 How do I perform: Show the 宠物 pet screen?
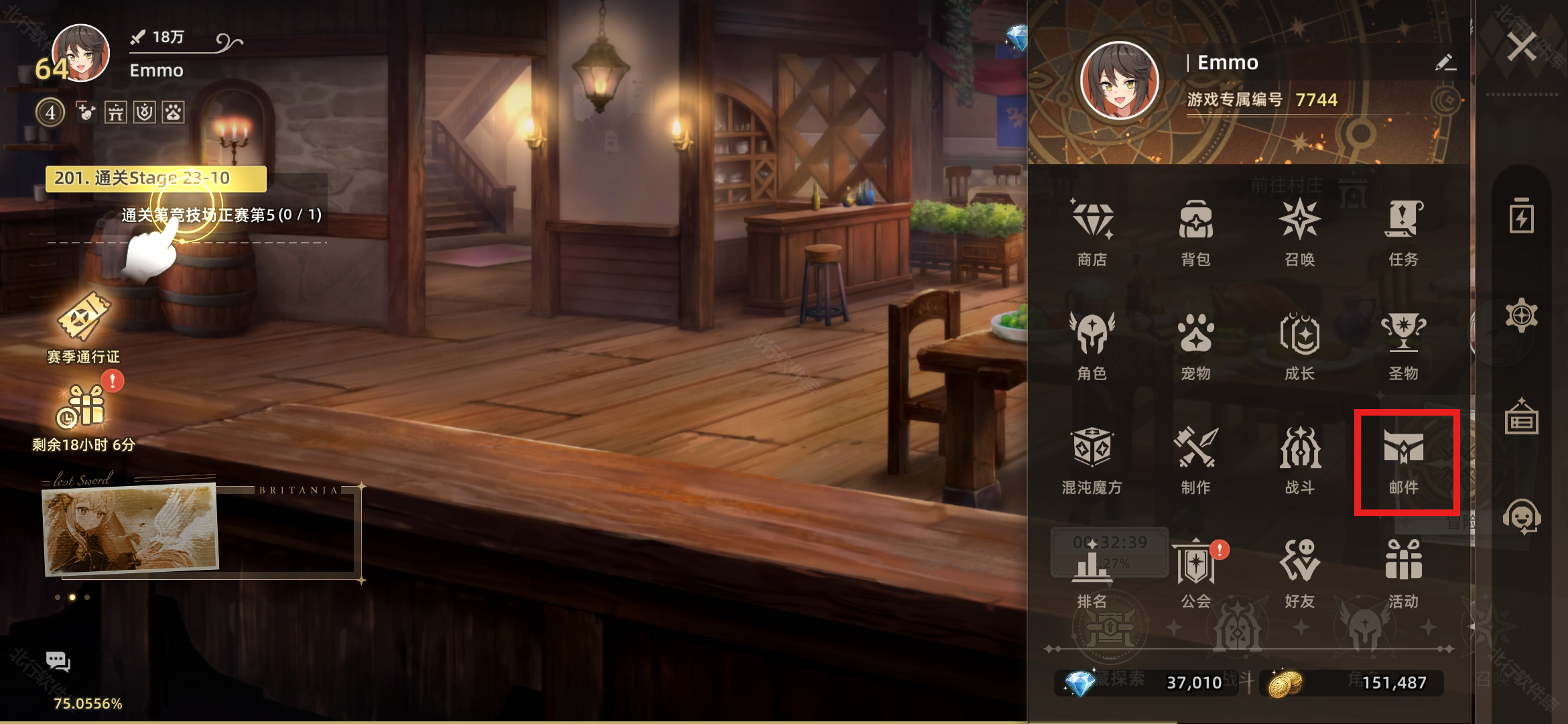point(1196,345)
